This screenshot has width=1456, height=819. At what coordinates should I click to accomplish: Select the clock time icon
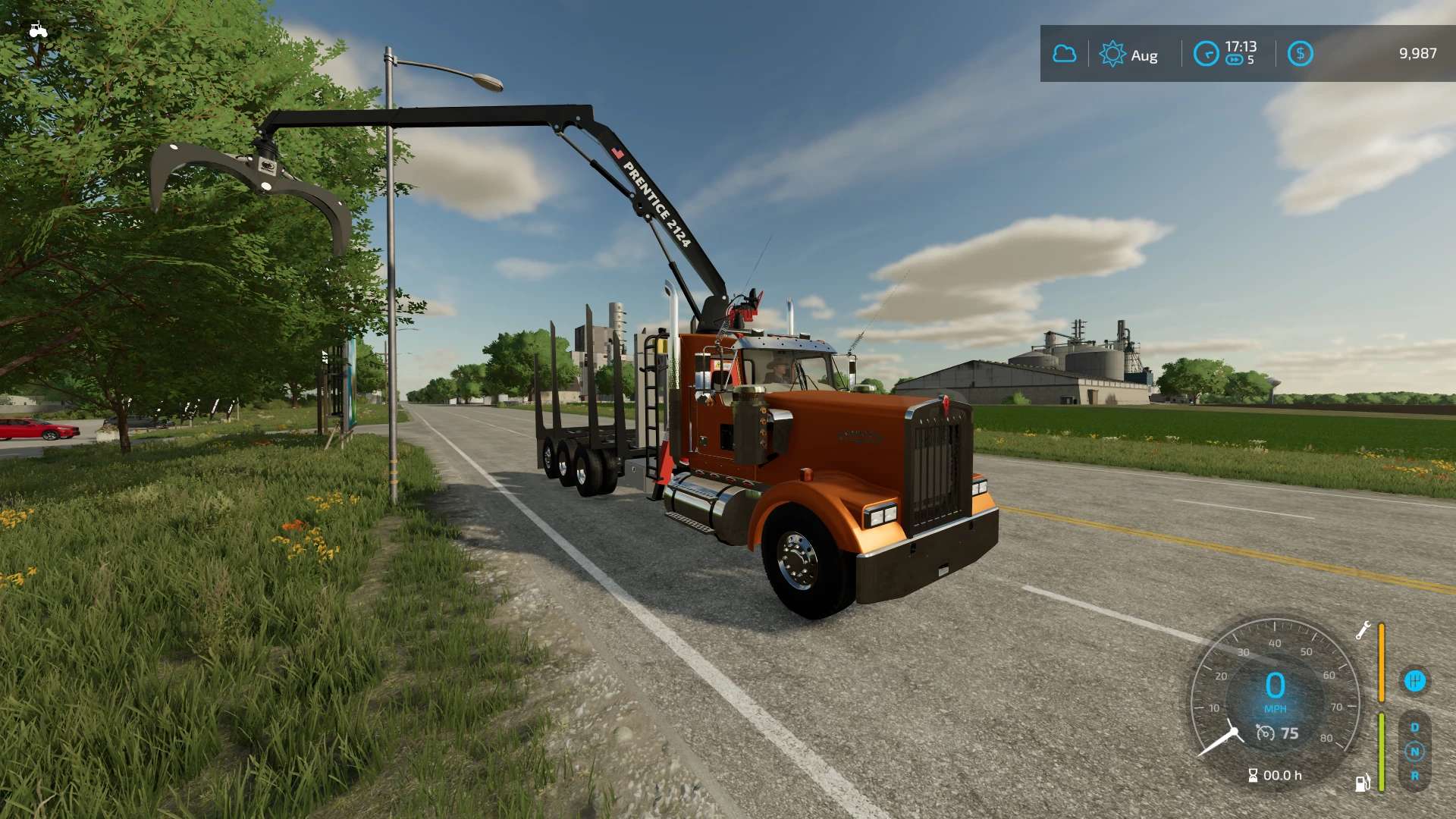coord(1206,54)
